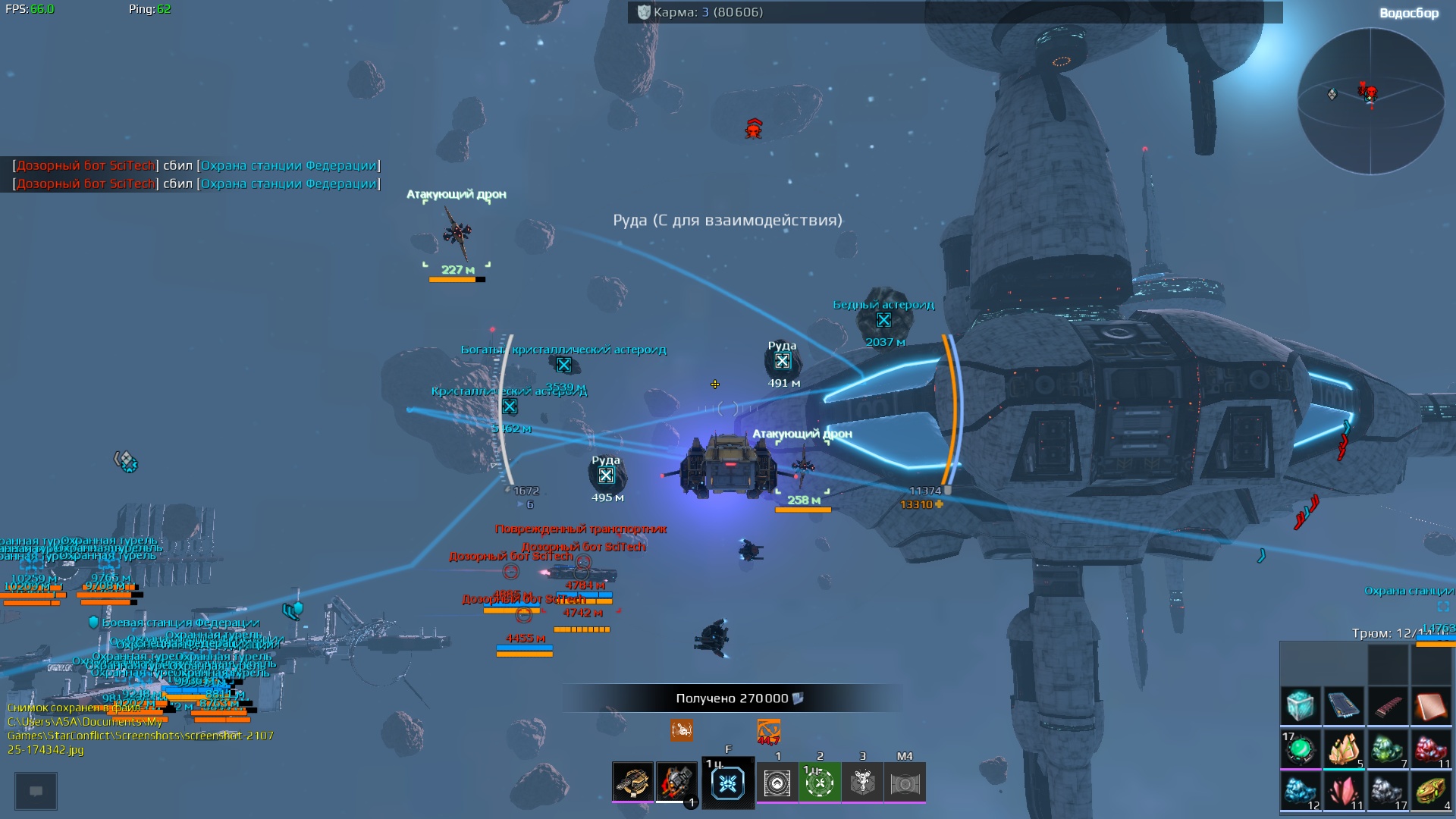Activate module 3 with the drone icon

coord(862,783)
